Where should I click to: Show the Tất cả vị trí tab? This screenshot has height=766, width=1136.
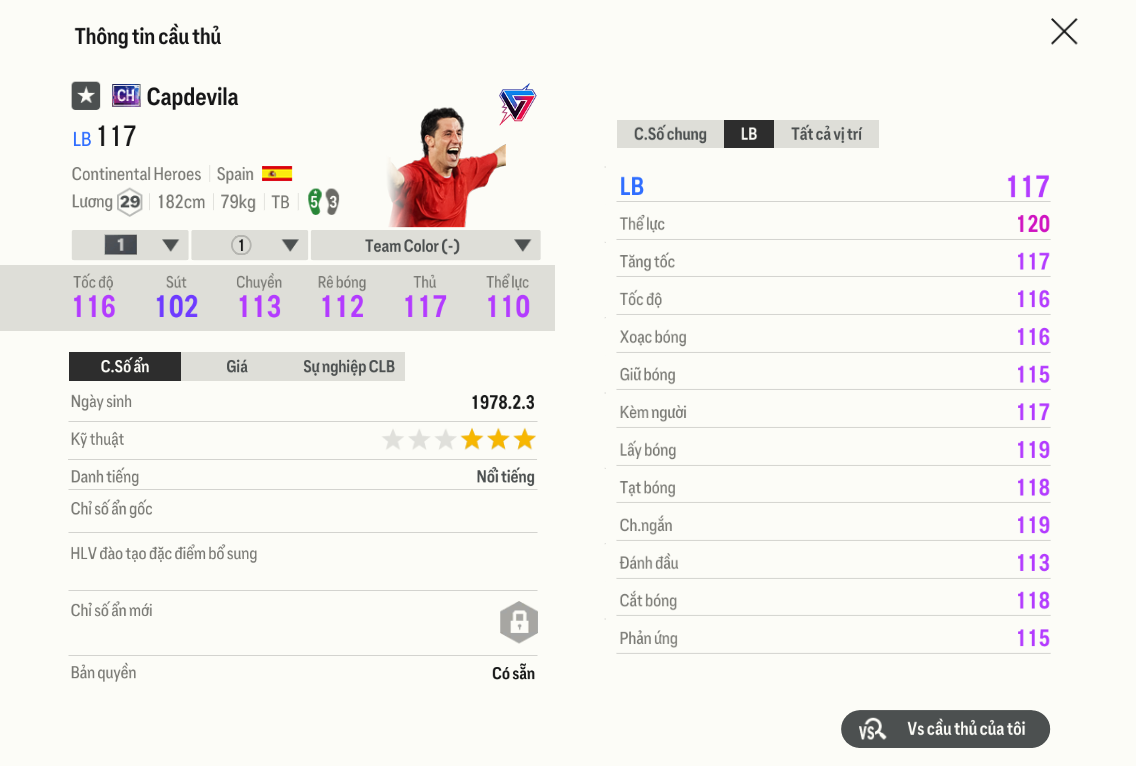[x=826, y=134]
